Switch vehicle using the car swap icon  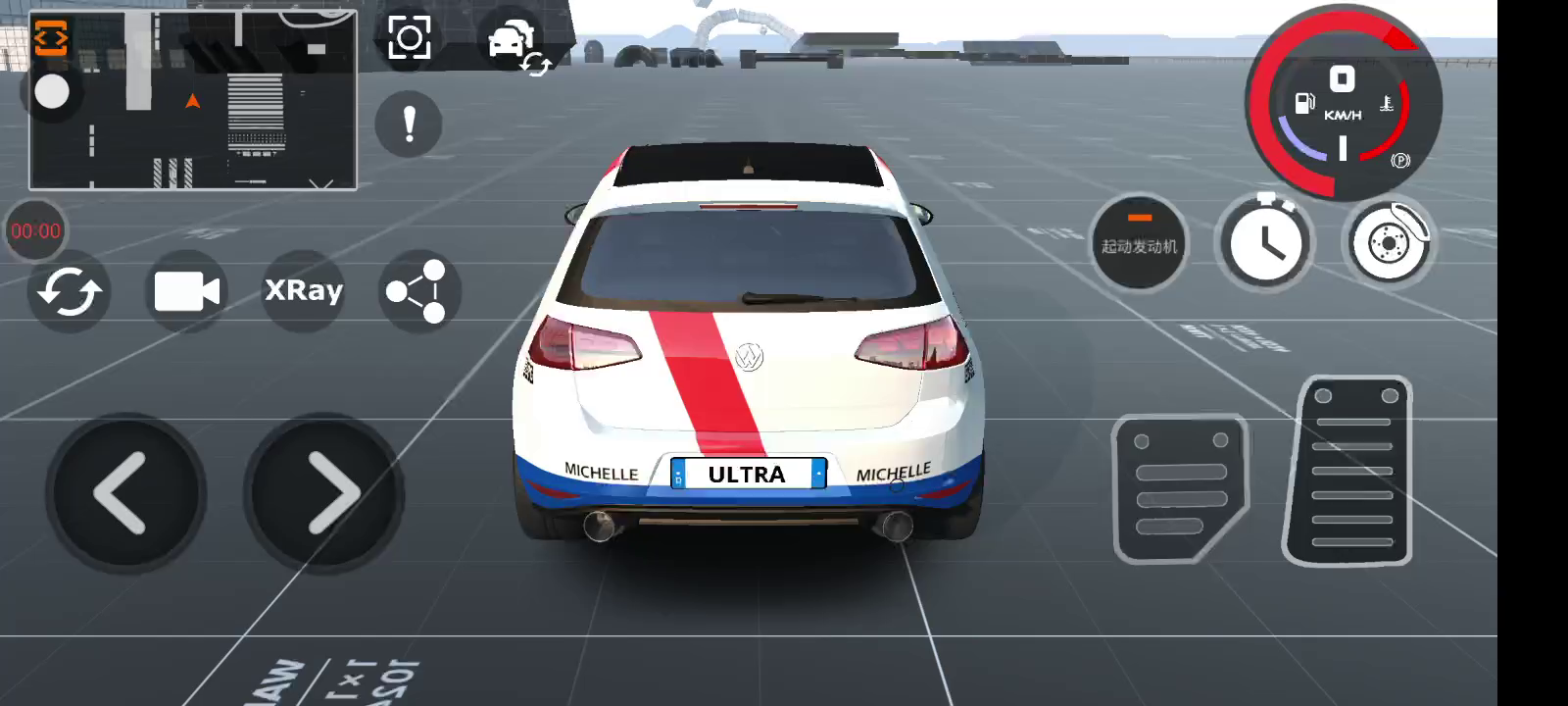516,44
